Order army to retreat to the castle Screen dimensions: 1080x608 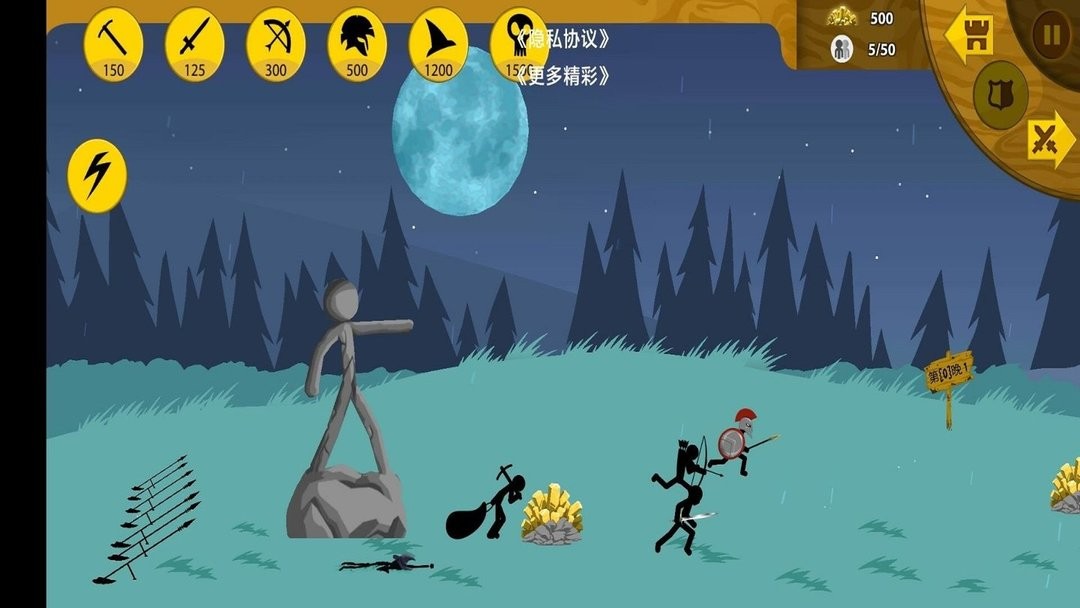click(x=969, y=35)
